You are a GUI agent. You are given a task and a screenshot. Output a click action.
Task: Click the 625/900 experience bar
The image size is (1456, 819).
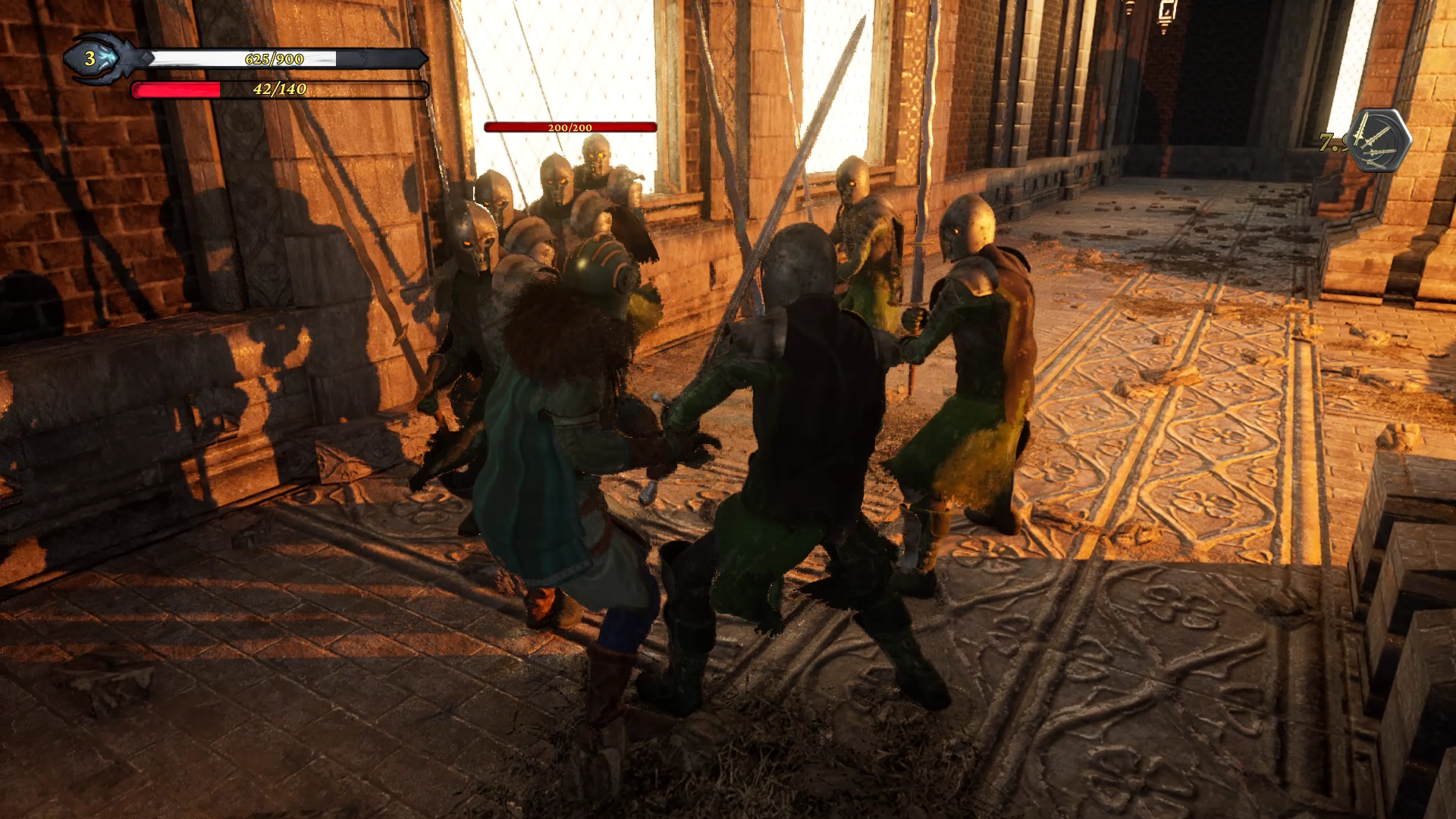coord(273,61)
